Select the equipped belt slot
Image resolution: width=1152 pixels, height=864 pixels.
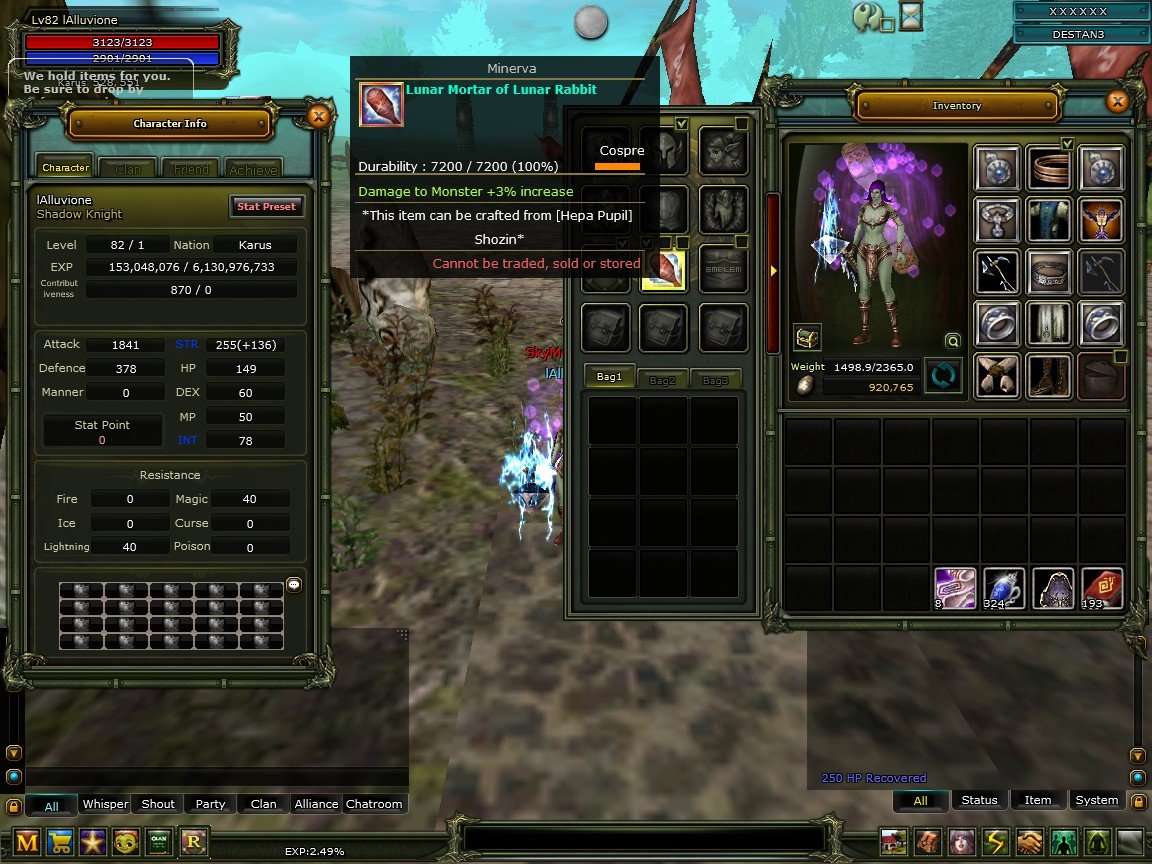coord(1049,272)
